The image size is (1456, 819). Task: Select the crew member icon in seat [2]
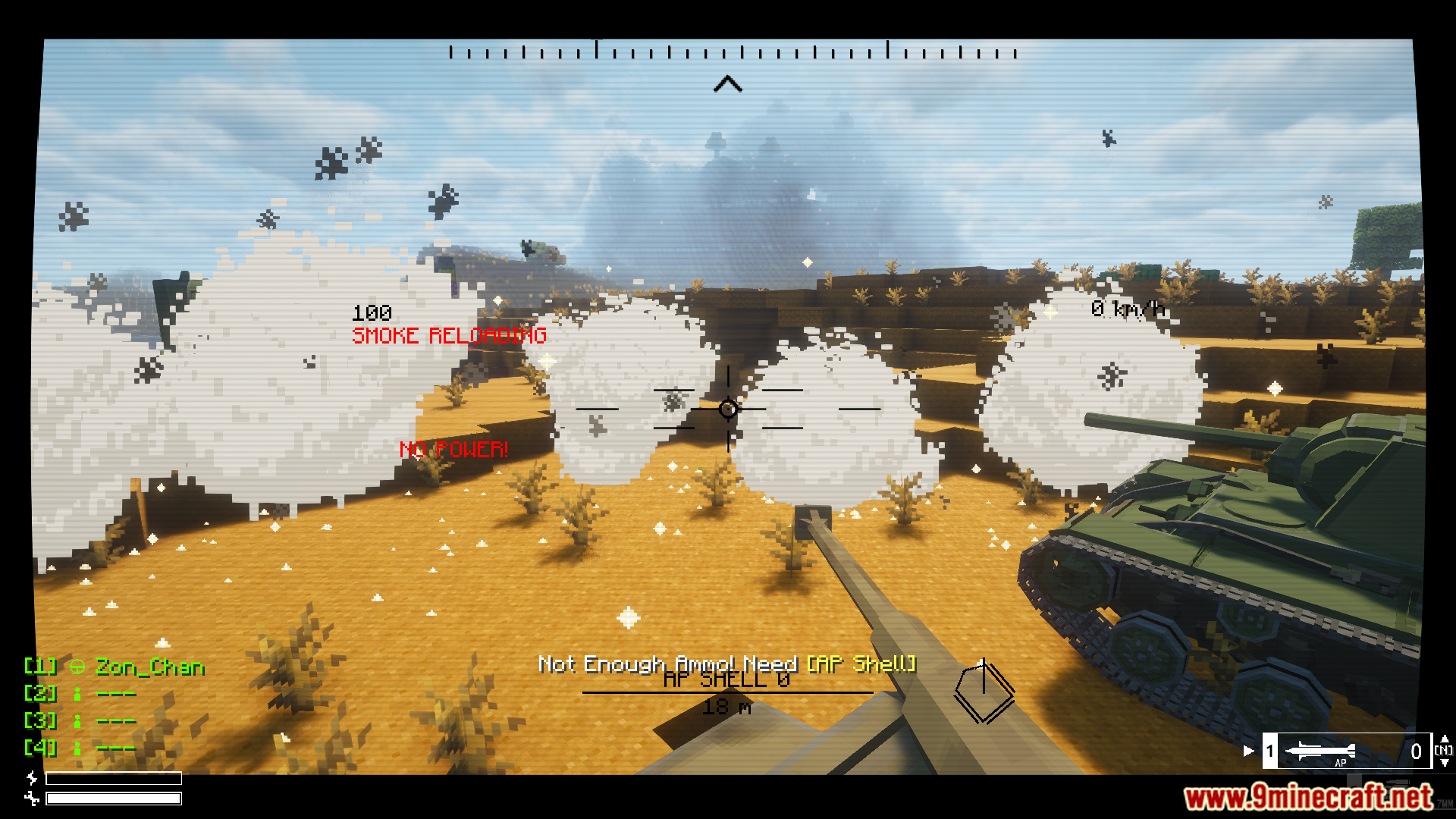77,694
